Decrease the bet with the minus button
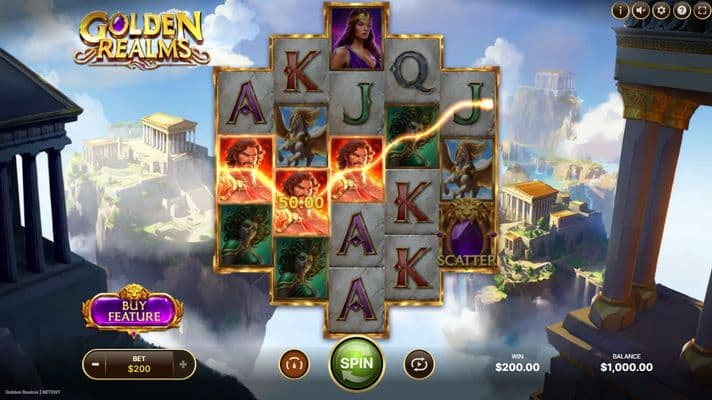712x400 pixels. (x=95, y=365)
